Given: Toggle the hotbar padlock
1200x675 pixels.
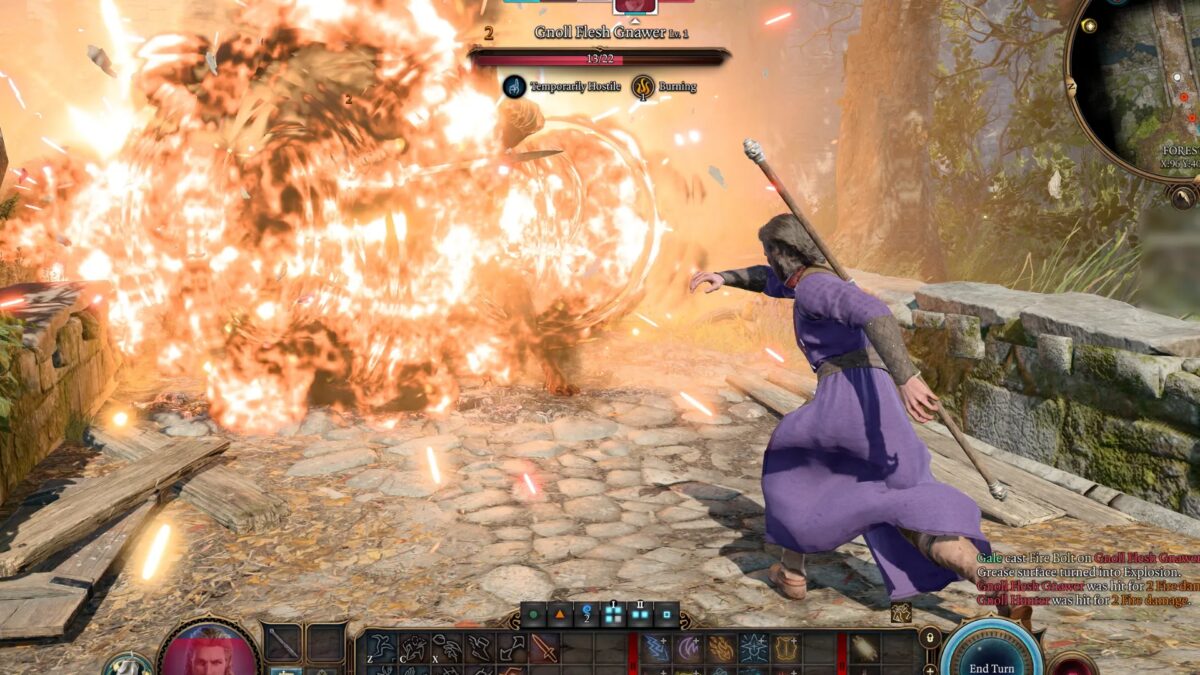Looking at the screenshot, I should coord(929,638).
